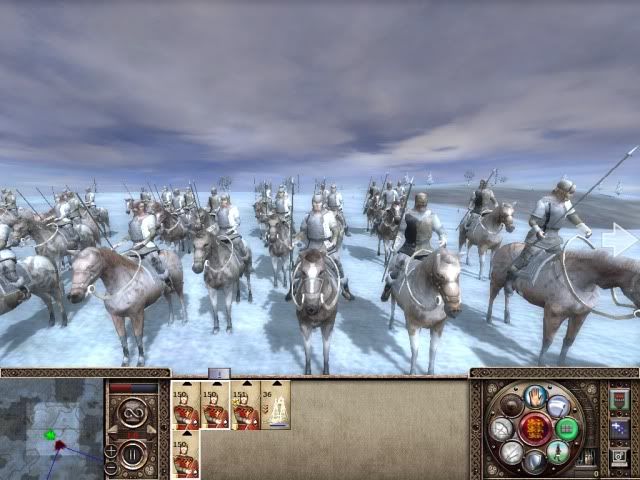Click the red royal lions faction crest
Viewport: 640px width, 480px height.
pos(534,428)
